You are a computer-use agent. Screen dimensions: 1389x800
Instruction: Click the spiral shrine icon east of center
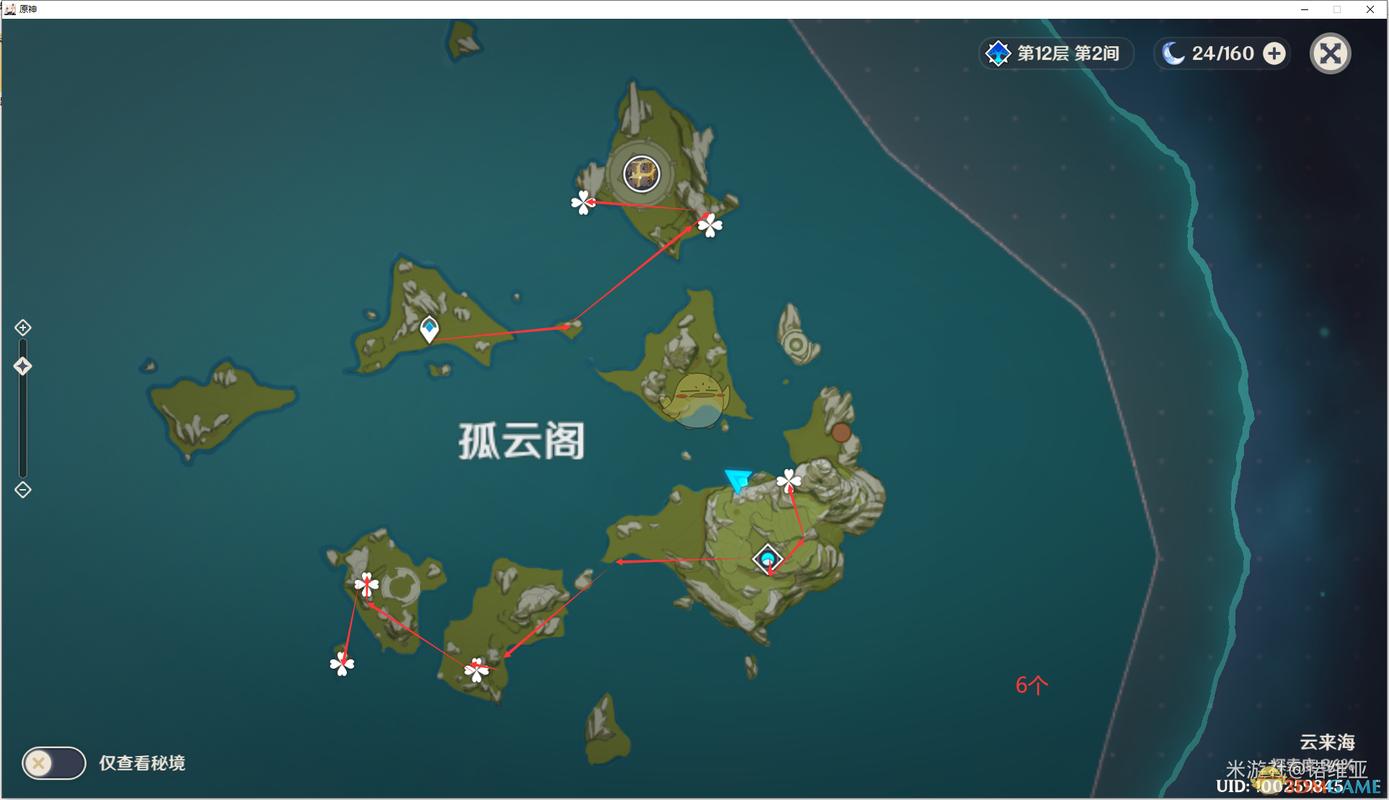(x=795, y=345)
